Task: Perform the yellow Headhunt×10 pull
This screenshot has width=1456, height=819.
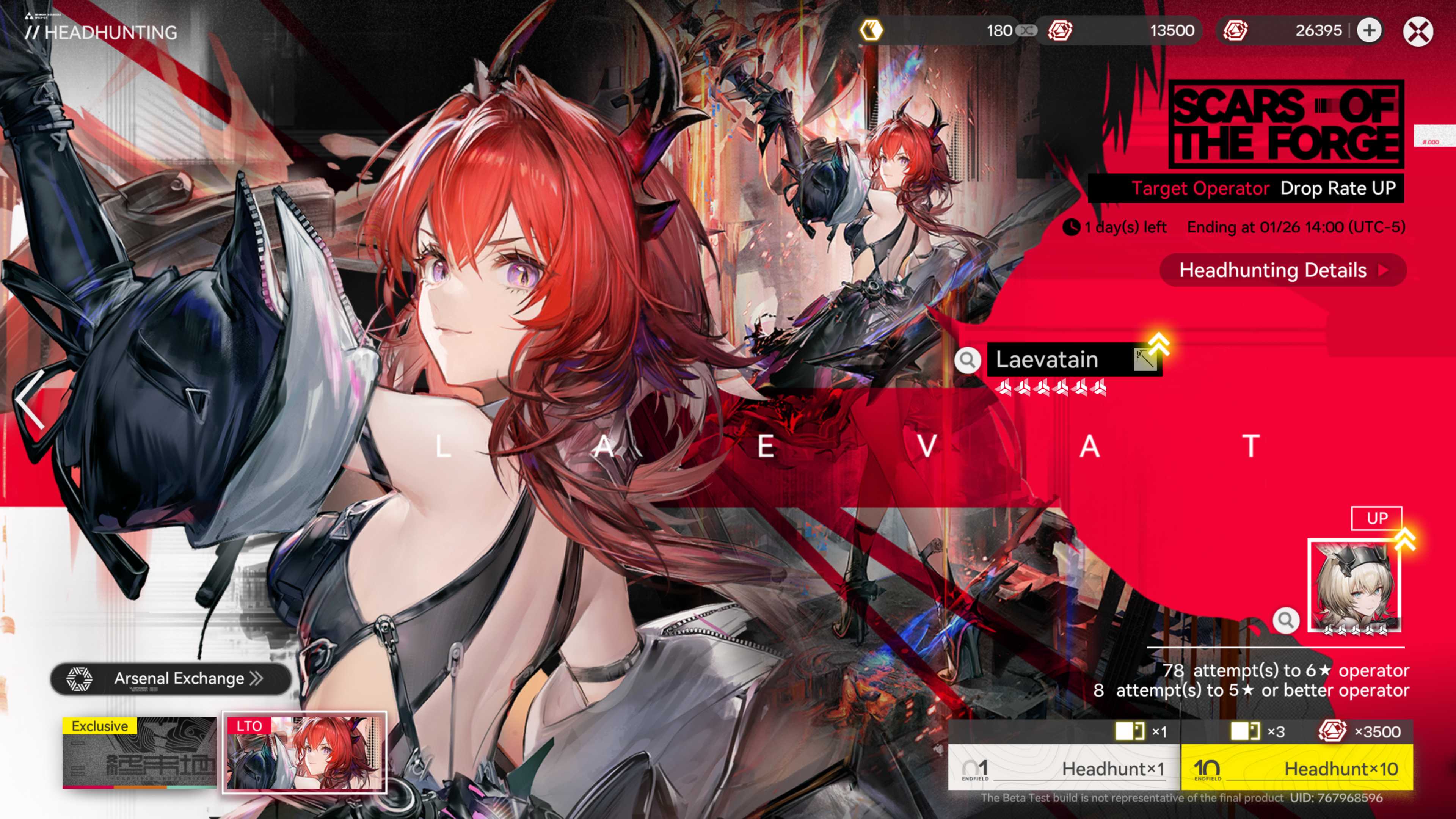Action: pyautogui.click(x=1297, y=767)
